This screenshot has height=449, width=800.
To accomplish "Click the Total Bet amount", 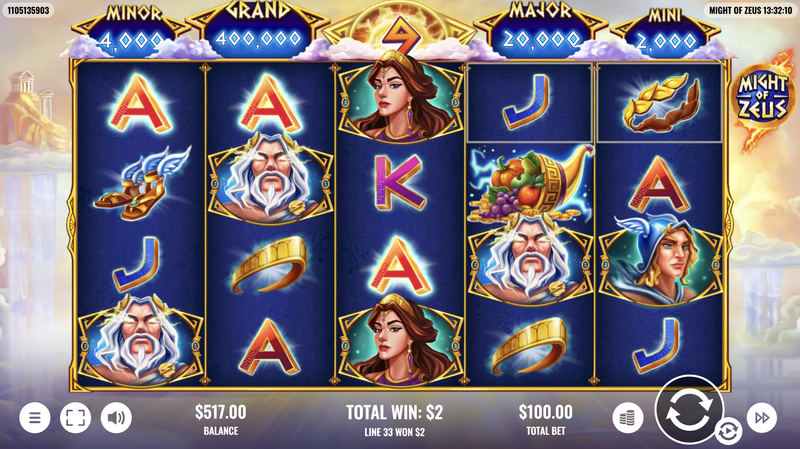I will pyautogui.click(x=546, y=412).
